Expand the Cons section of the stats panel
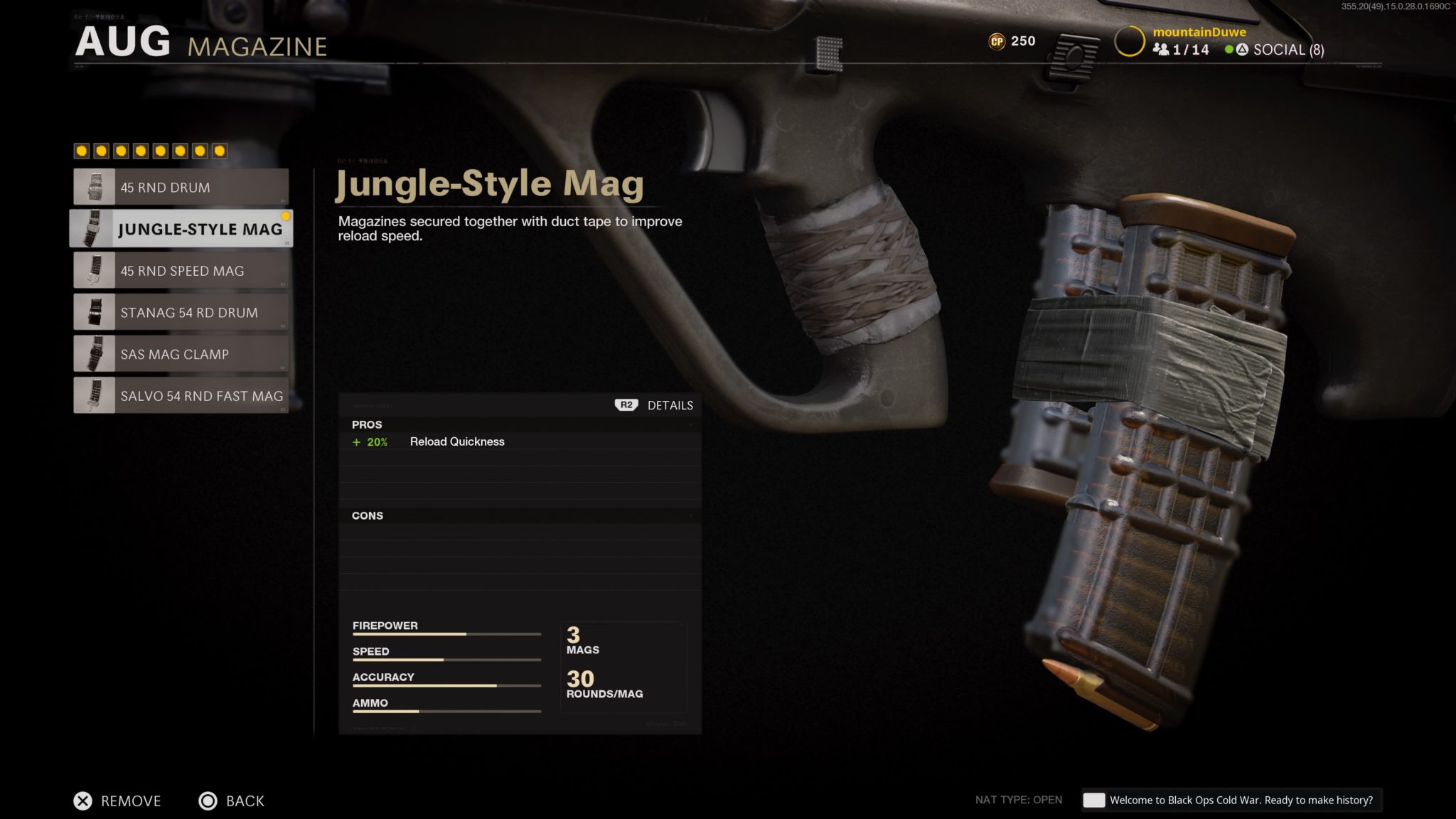The image size is (1456, 819). [x=367, y=515]
